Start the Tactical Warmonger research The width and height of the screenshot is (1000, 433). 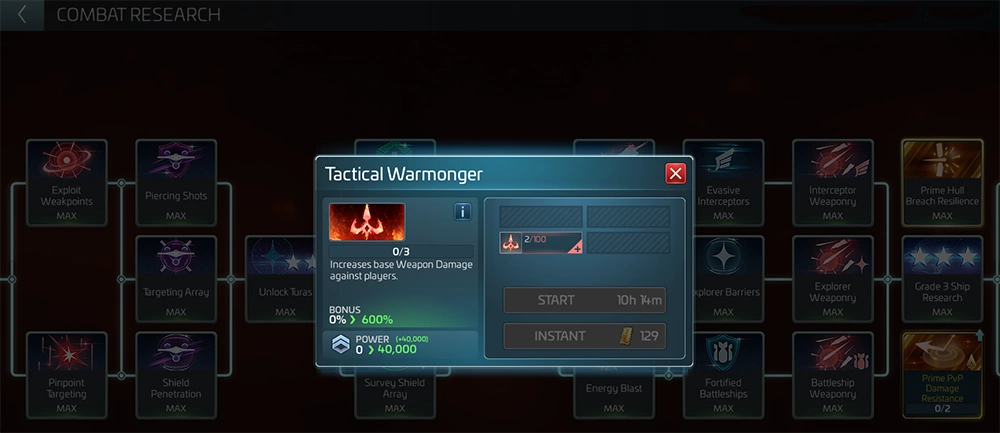pos(584,301)
